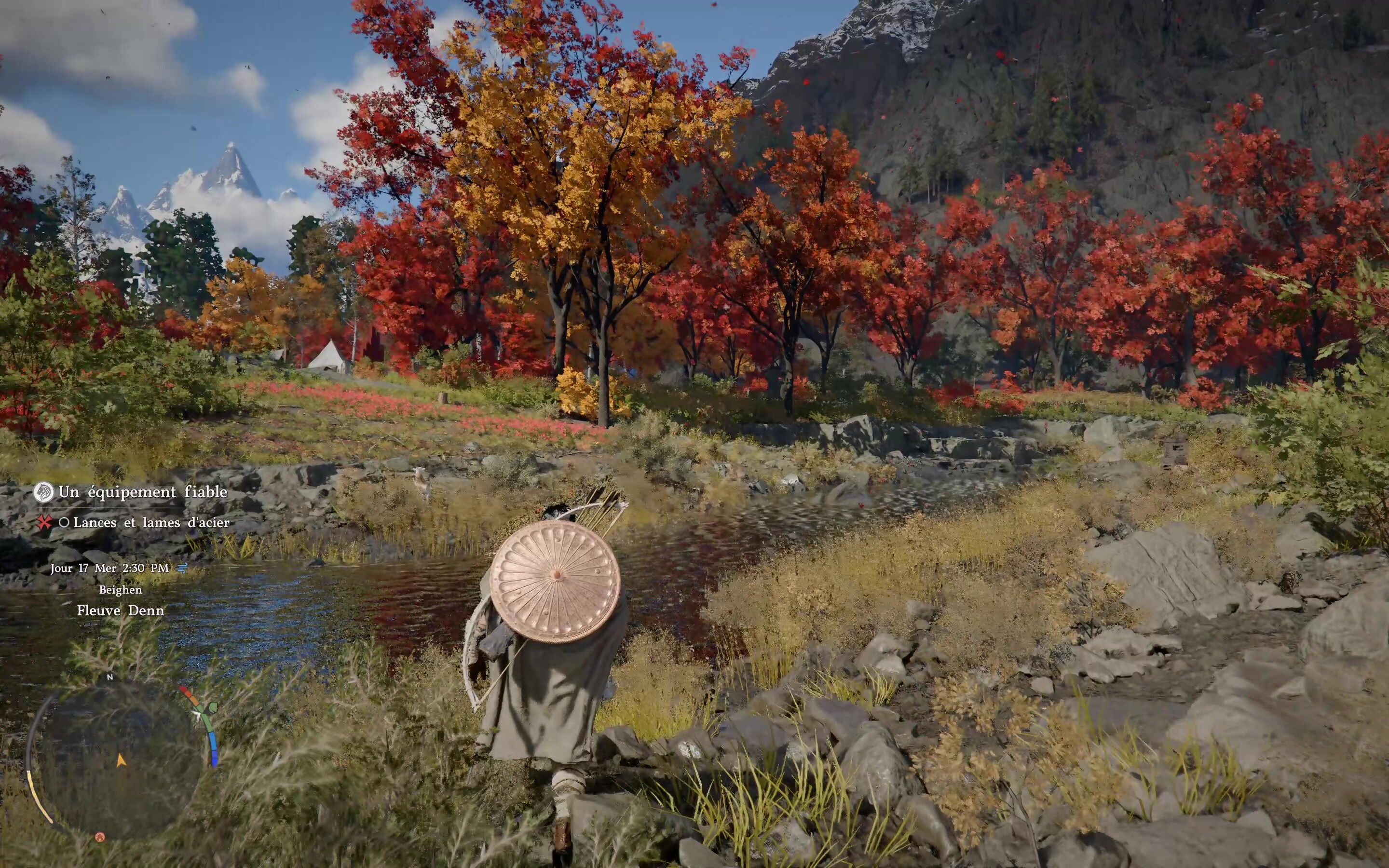Click the yellow player arrow on the minimap
Viewport: 1389px width, 868px height.
point(121,760)
